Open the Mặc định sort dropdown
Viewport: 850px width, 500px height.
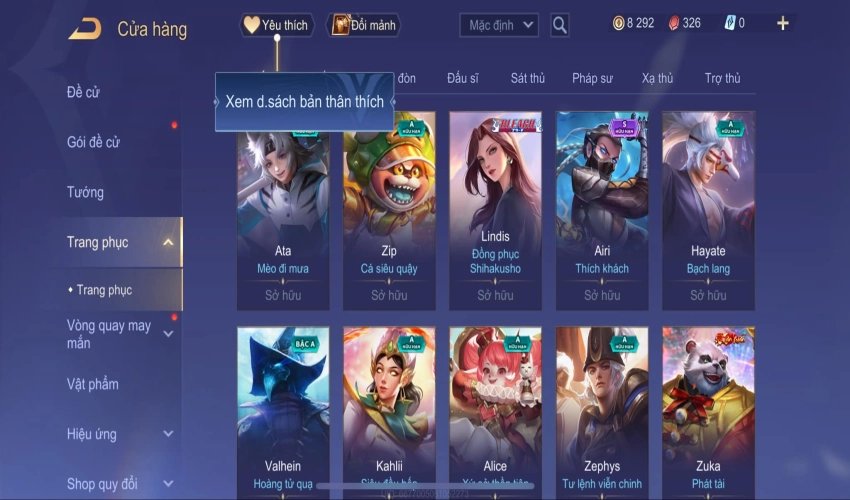[499, 25]
